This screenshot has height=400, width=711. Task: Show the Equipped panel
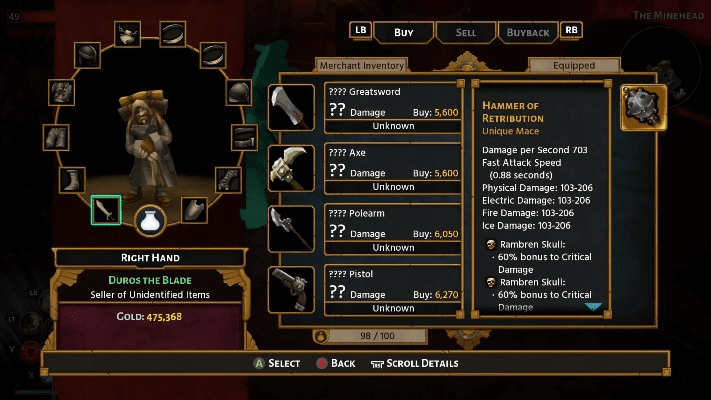[574, 66]
